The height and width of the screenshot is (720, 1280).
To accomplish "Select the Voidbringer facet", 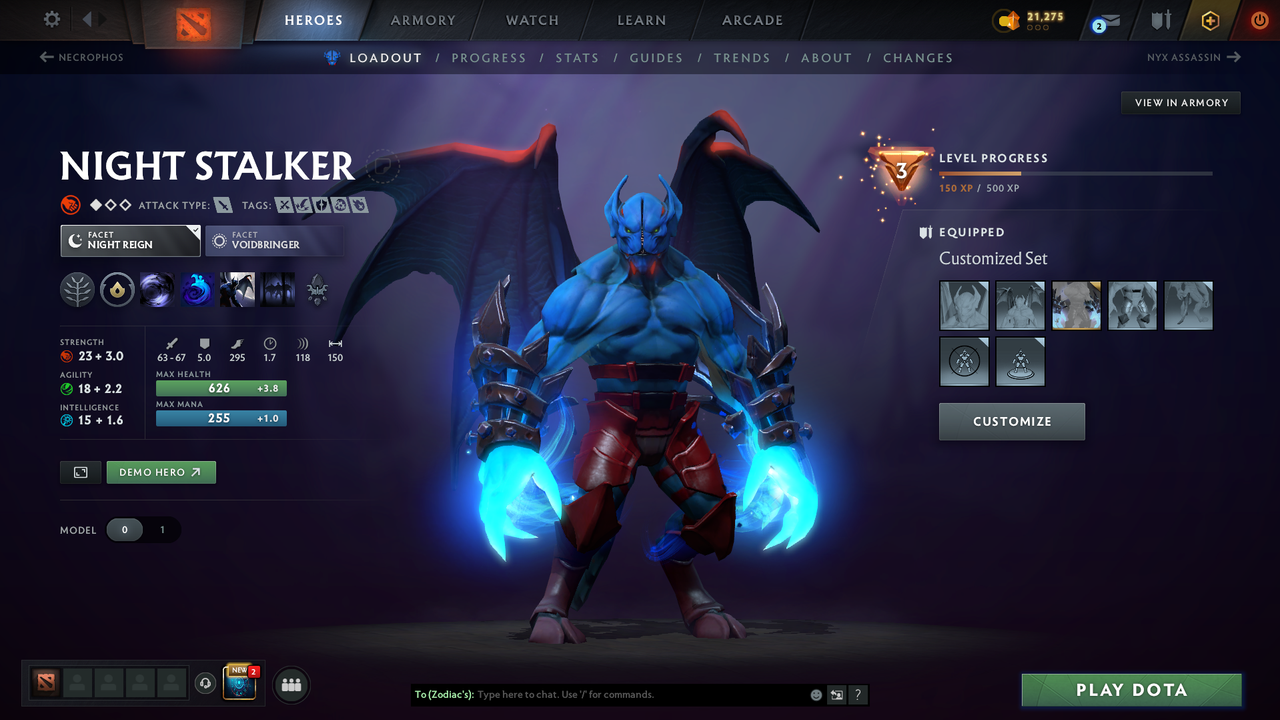I will 274,240.
